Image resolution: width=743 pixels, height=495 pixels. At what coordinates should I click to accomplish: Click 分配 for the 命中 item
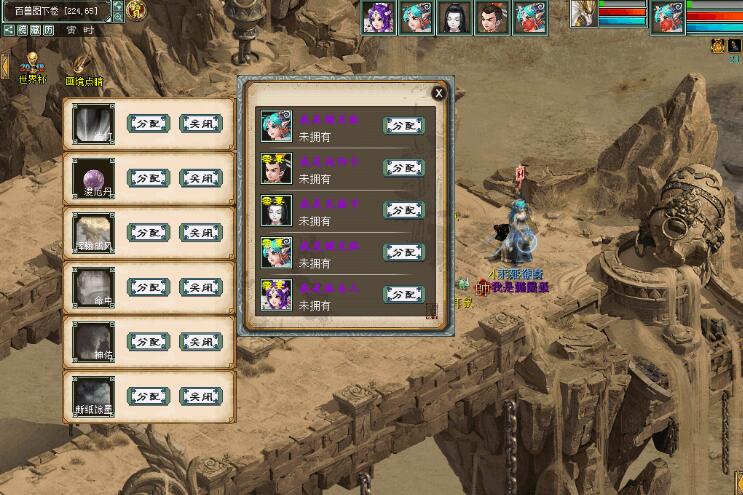click(147, 287)
